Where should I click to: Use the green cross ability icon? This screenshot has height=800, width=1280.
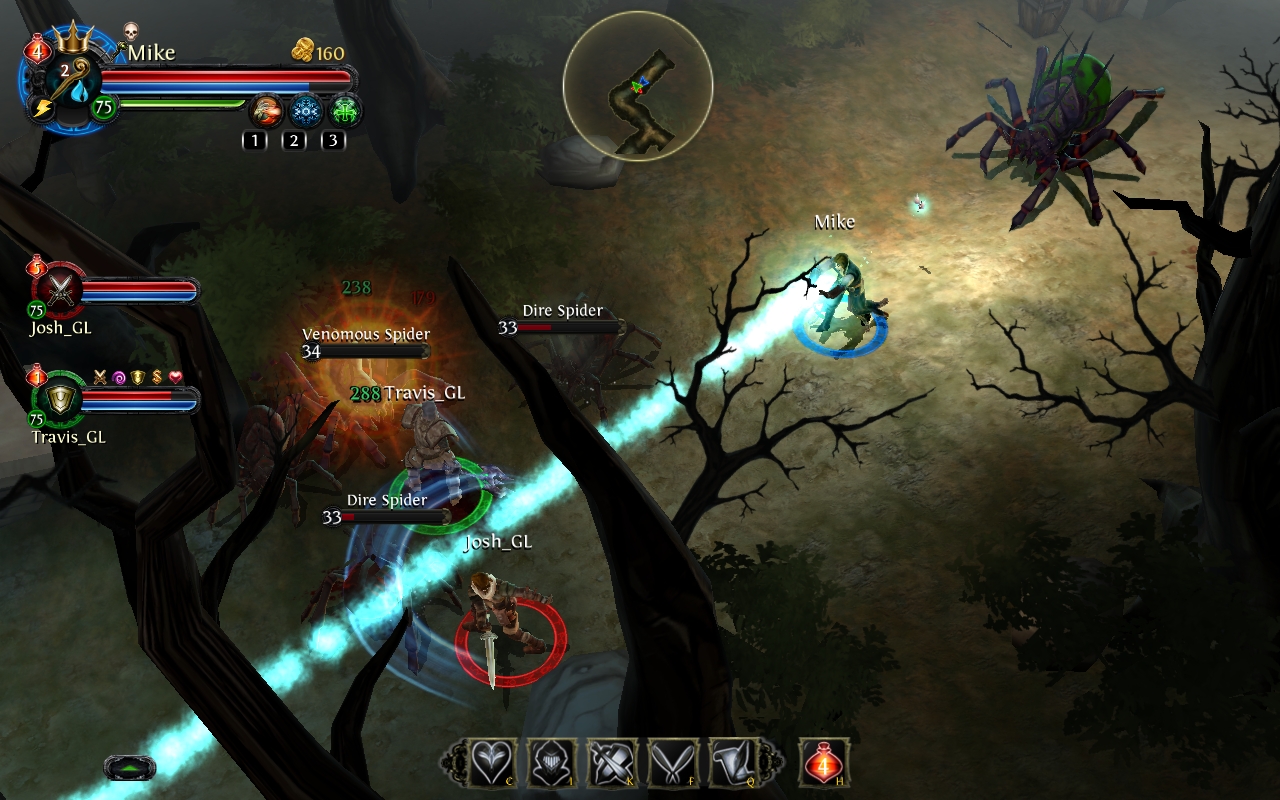[345, 109]
